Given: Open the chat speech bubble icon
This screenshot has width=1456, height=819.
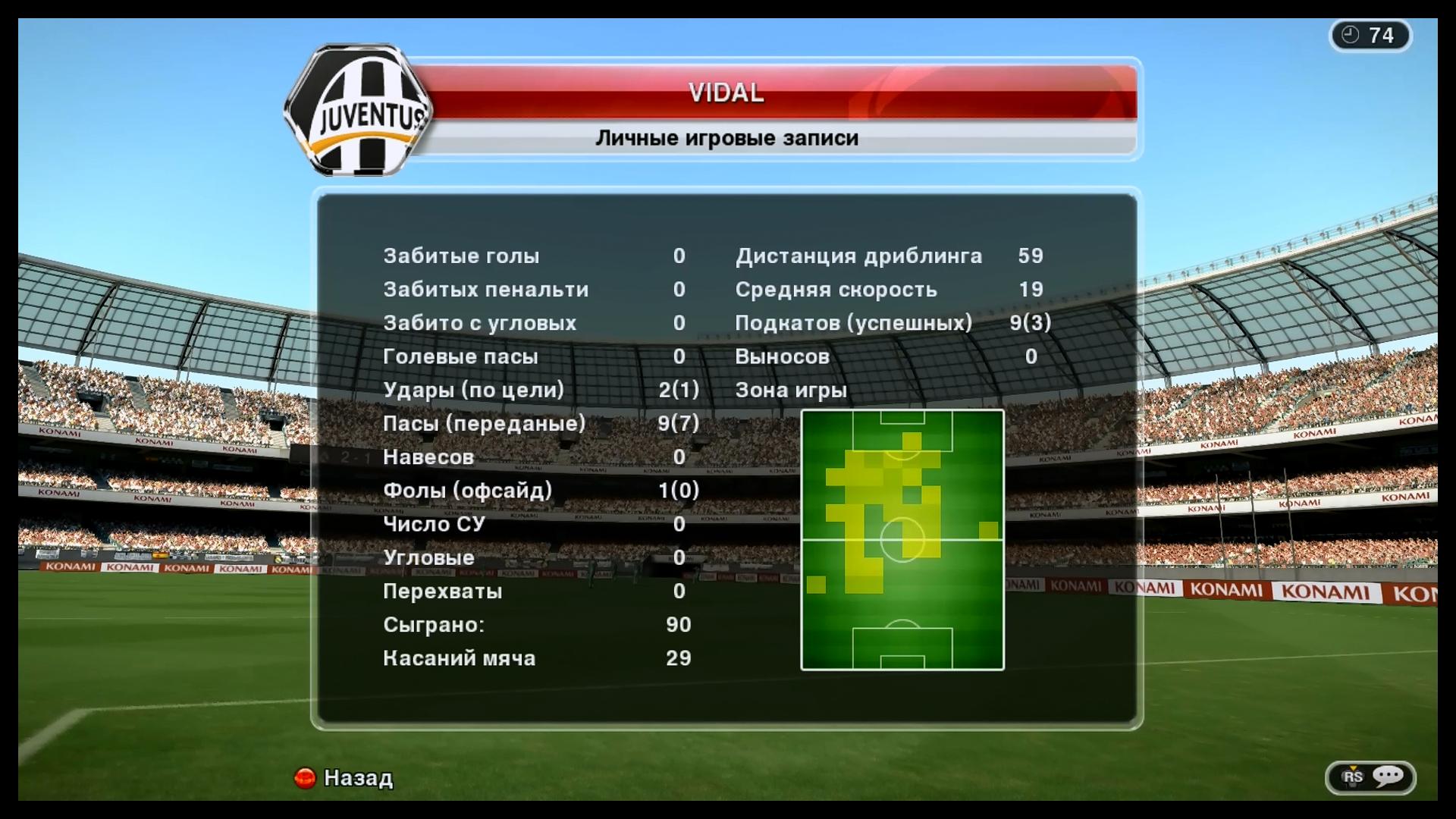Looking at the screenshot, I should [x=1388, y=777].
